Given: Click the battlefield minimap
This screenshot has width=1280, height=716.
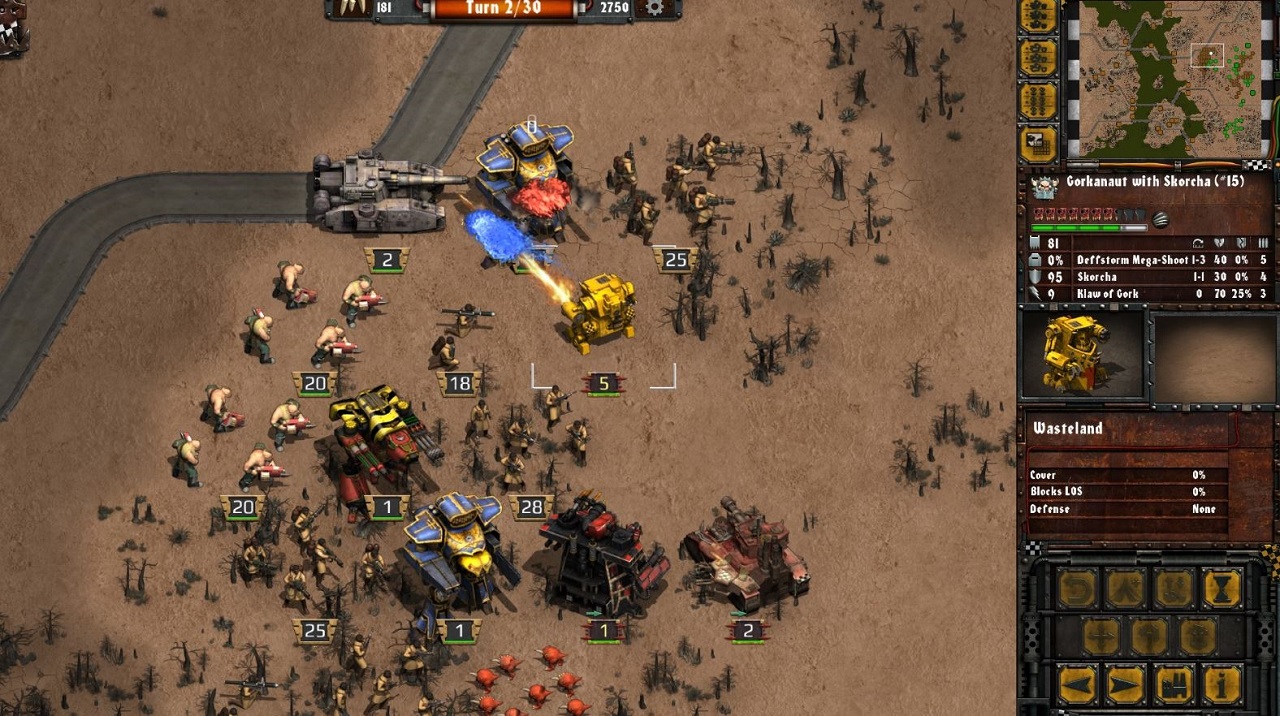Looking at the screenshot, I should (x=1170, y=78).
